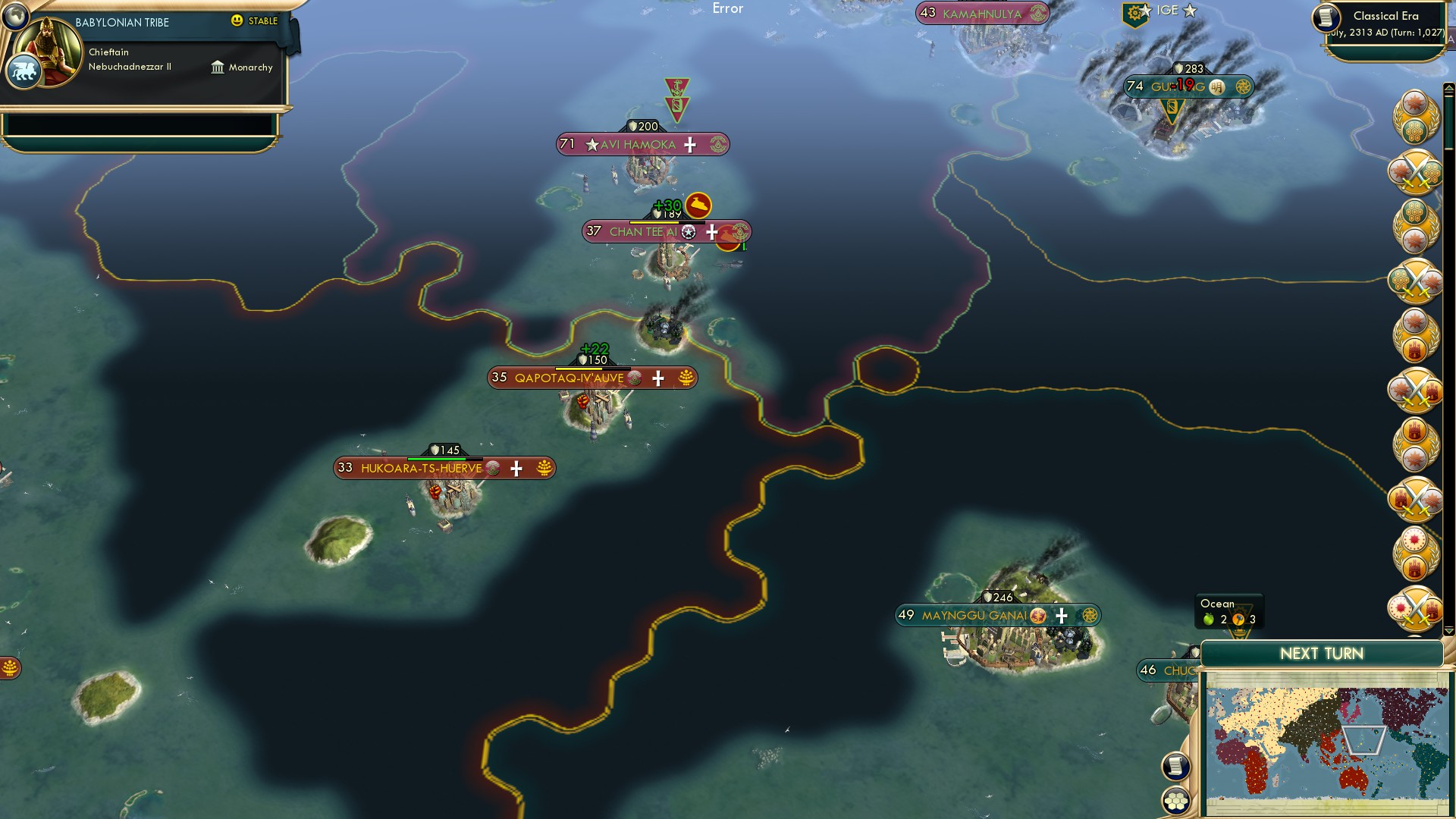Click the Monarchy government building icon
Viewport: 1456px width, 819px height.
217,67
